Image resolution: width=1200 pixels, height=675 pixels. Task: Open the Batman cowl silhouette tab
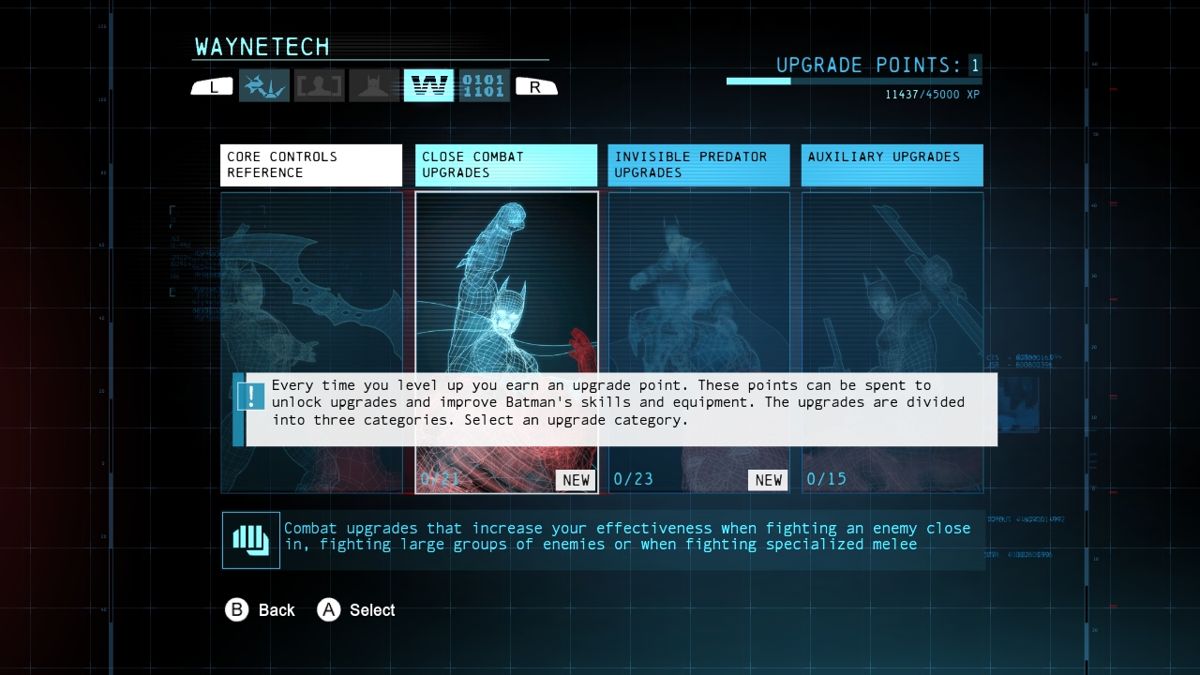374,86
